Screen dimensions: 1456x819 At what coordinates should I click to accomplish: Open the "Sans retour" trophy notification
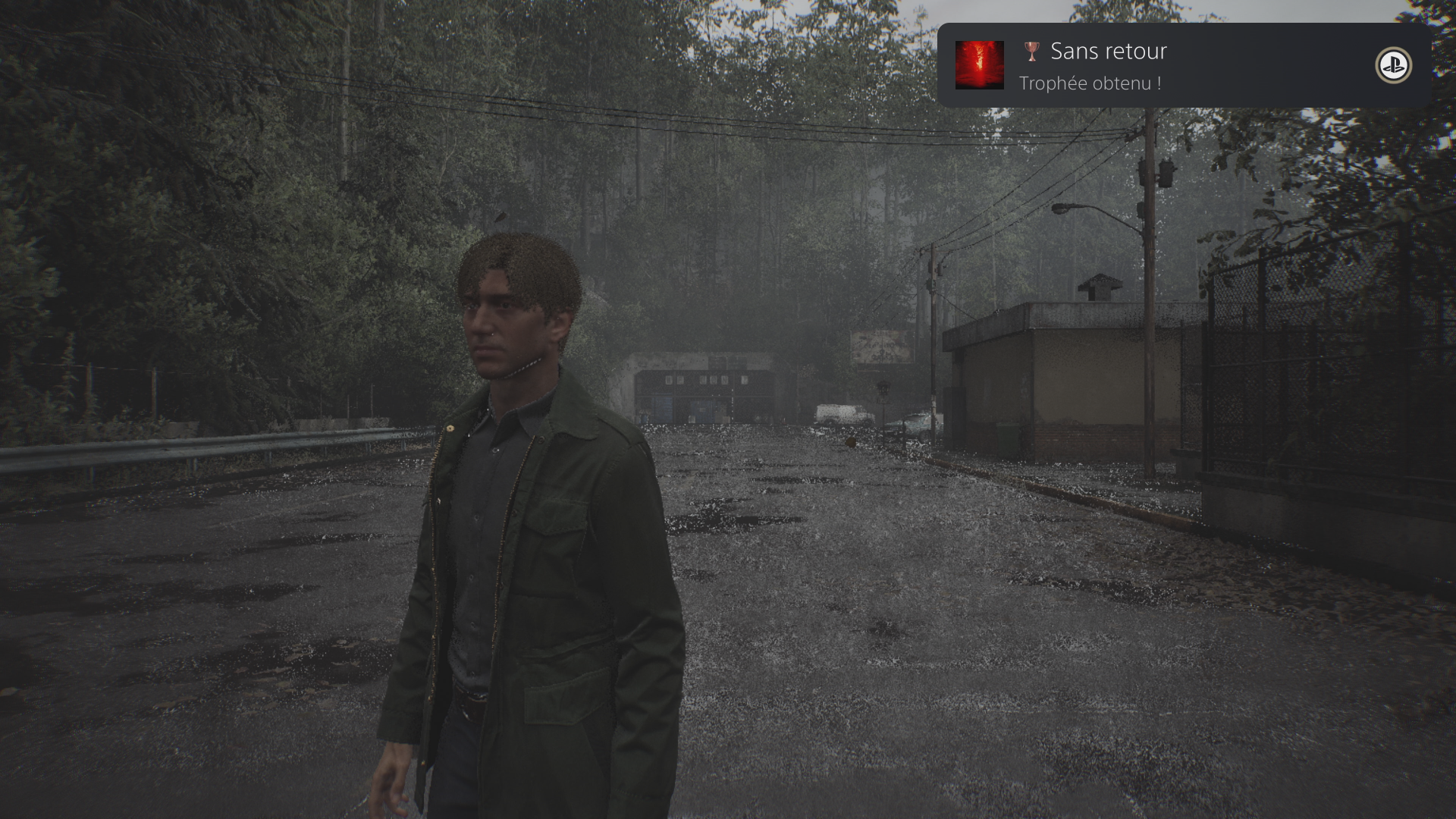pyautogui.click(x=1183, y=66)
